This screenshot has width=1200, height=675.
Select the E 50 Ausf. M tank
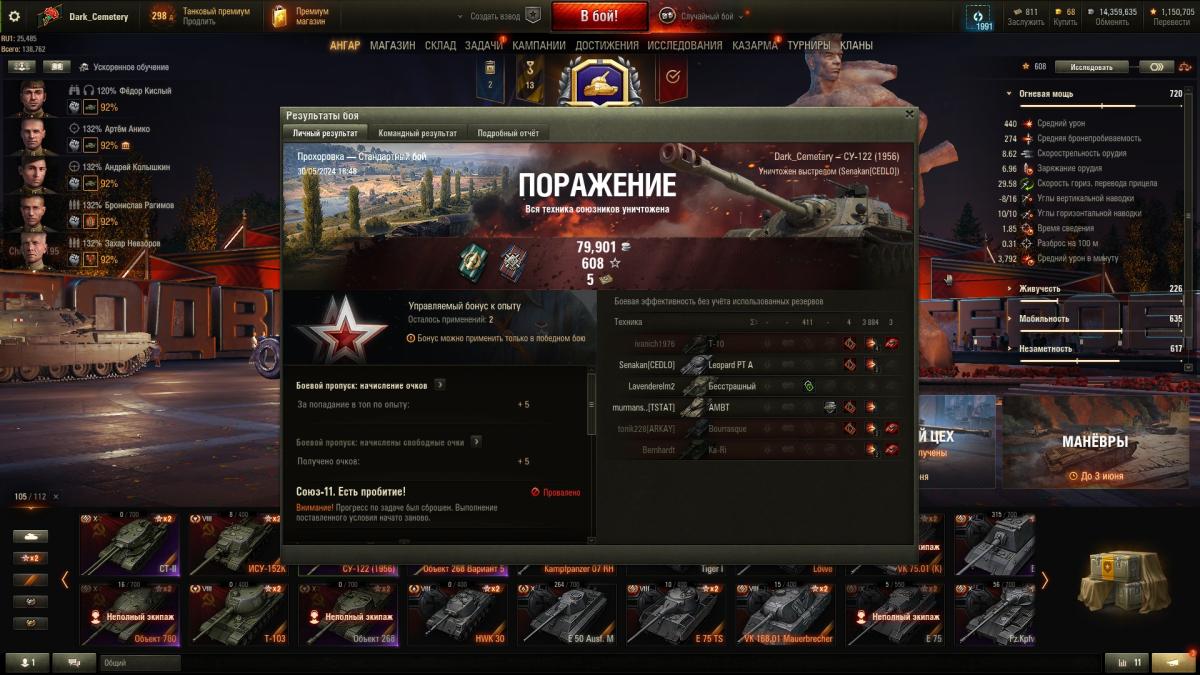point(565,615)
